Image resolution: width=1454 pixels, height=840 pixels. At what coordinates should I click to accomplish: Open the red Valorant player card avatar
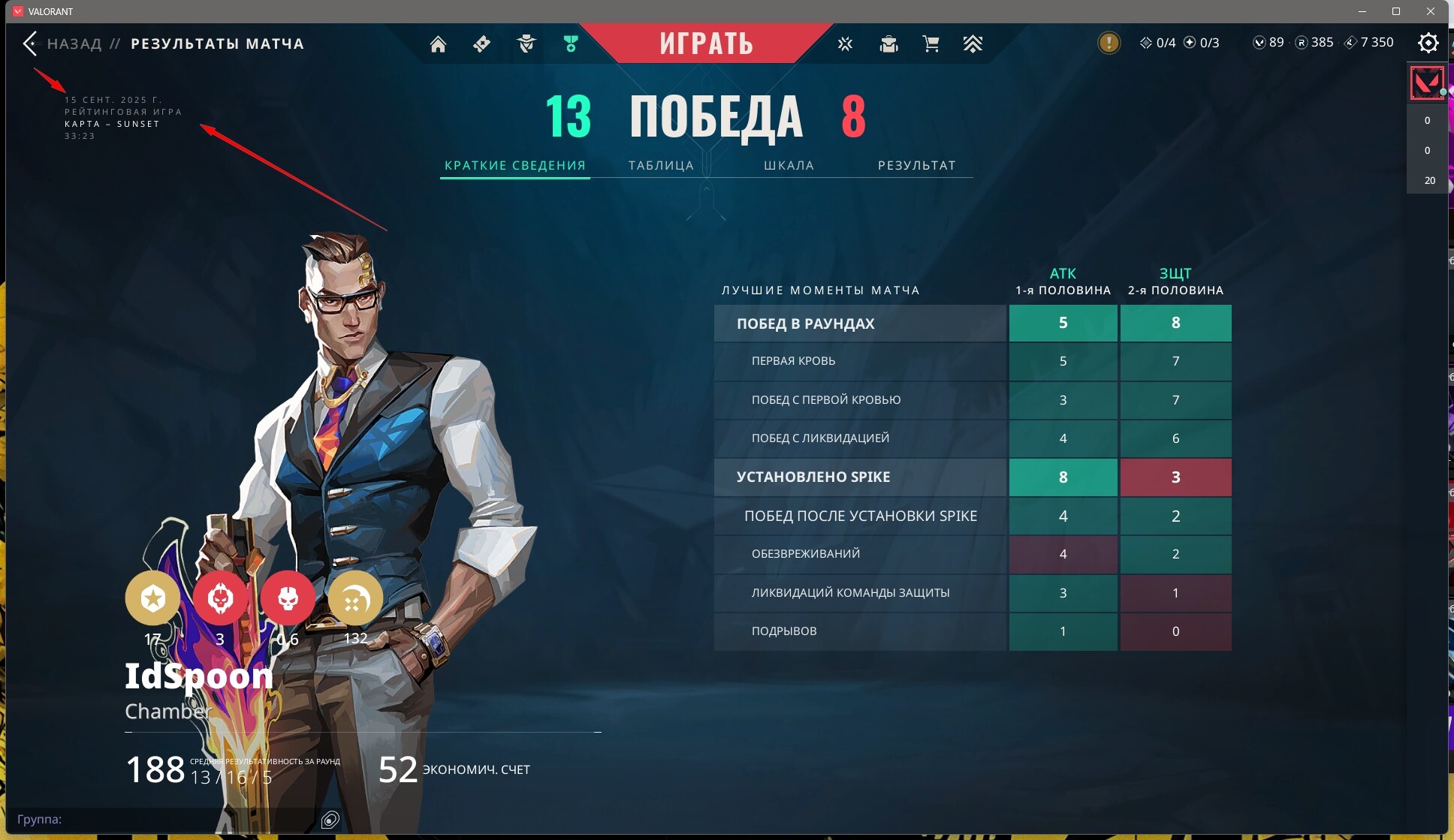click(x=1426, y=83)
